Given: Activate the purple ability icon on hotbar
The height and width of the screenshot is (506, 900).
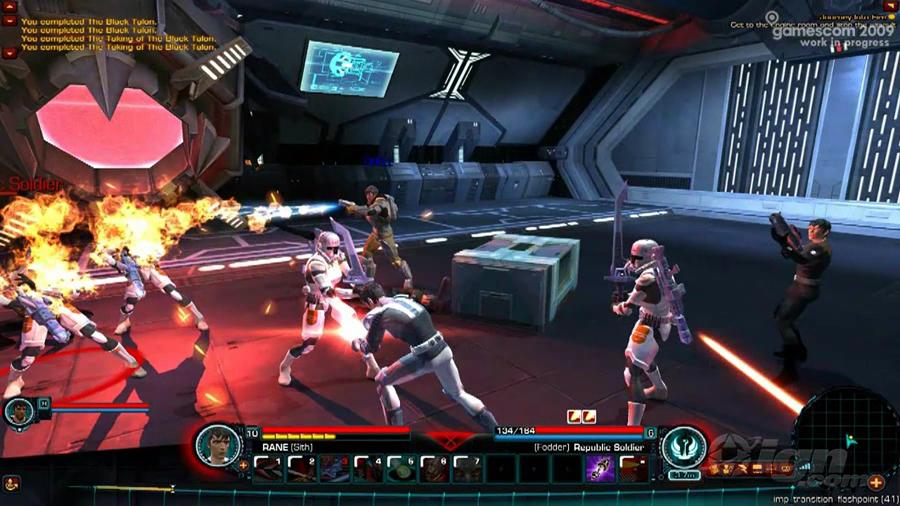Looking at the screenshot, I should pyautogui.click(x=599, y=468).
